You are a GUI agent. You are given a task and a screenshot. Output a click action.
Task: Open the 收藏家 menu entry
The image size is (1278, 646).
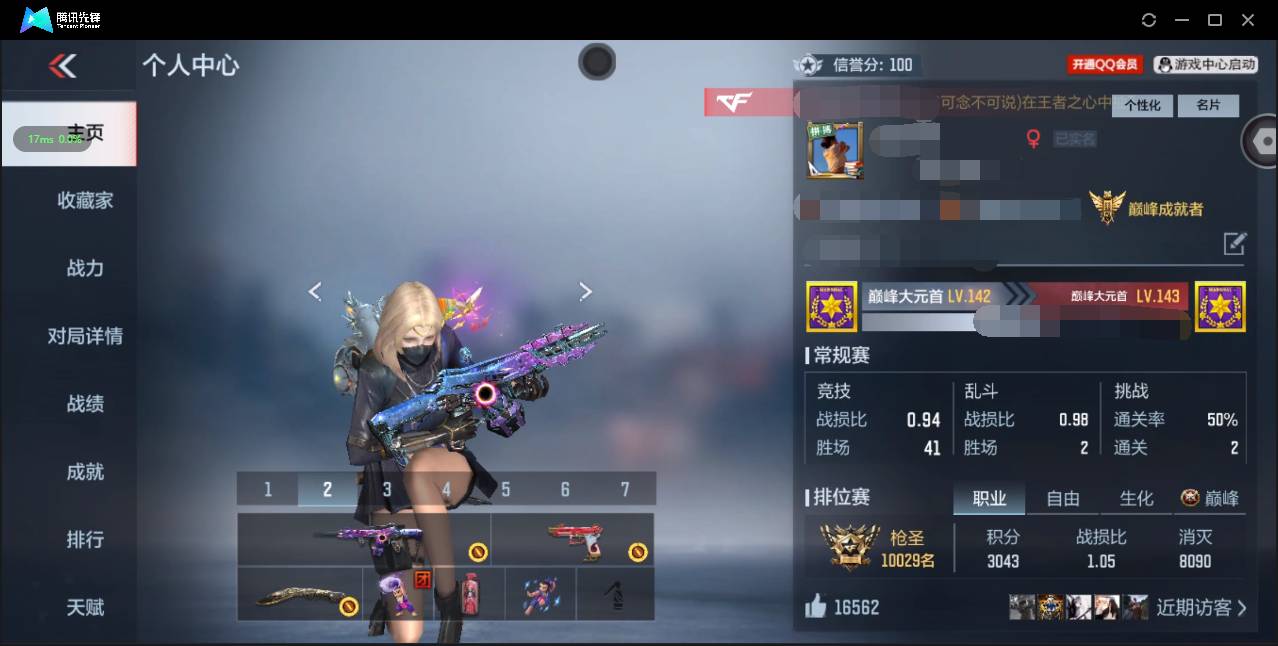(x=85, y=201)
